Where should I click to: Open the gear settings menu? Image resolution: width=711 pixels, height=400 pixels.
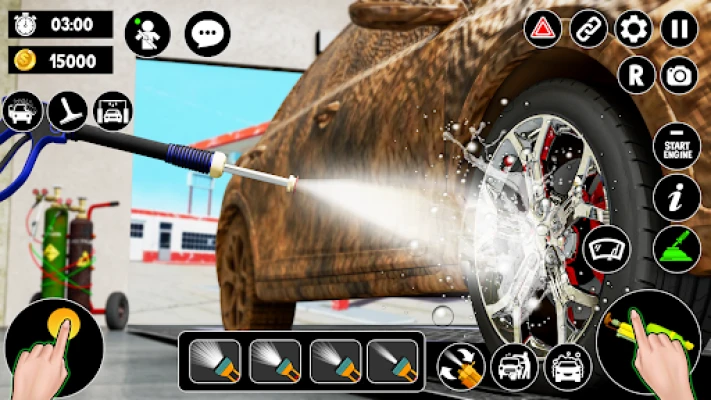(633, 28)
